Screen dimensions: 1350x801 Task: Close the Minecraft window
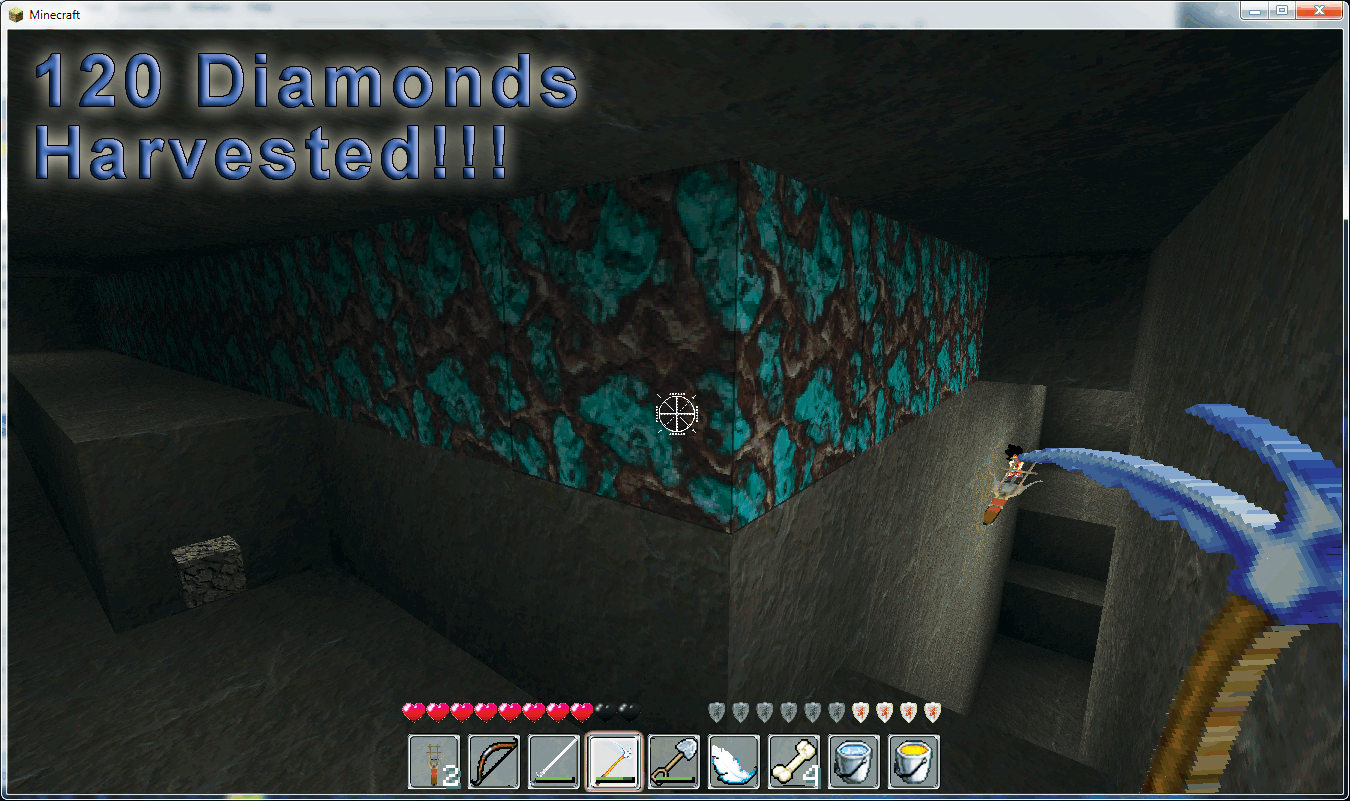1319,10
